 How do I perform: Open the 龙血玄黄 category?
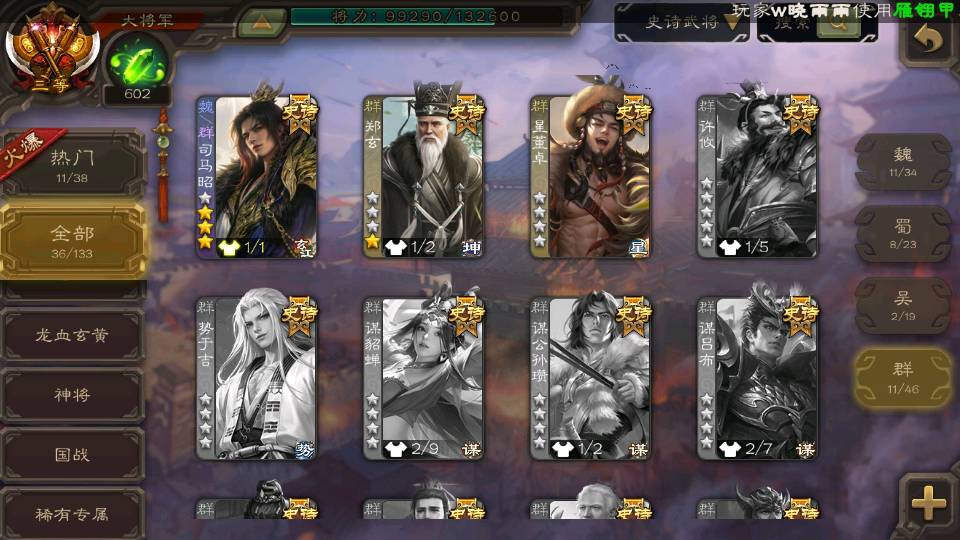(72, 335)
